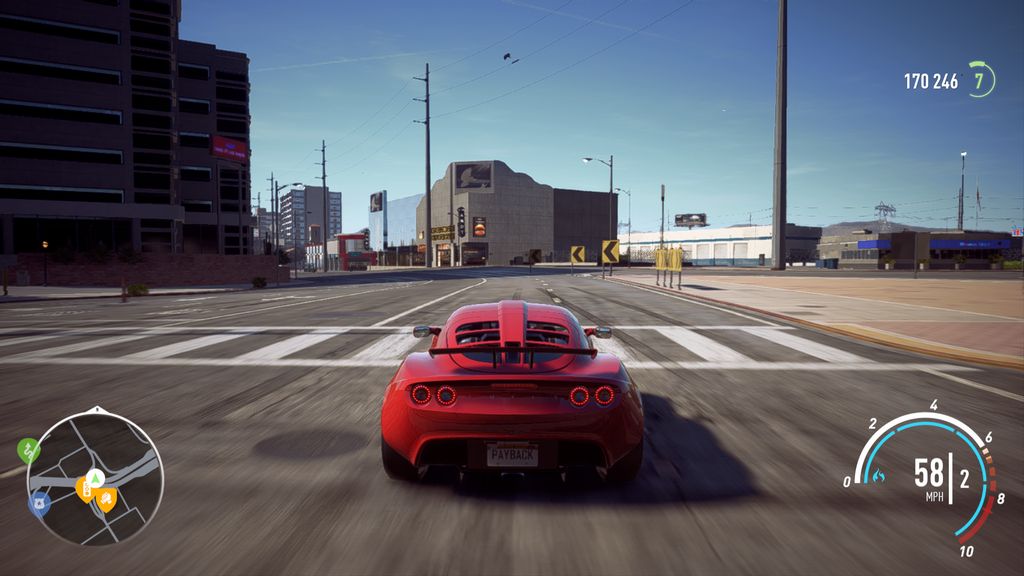Click the blue shield marker on the minimap
The image size is (1024, 576).
pyautogui.click(x=38, y=502)
